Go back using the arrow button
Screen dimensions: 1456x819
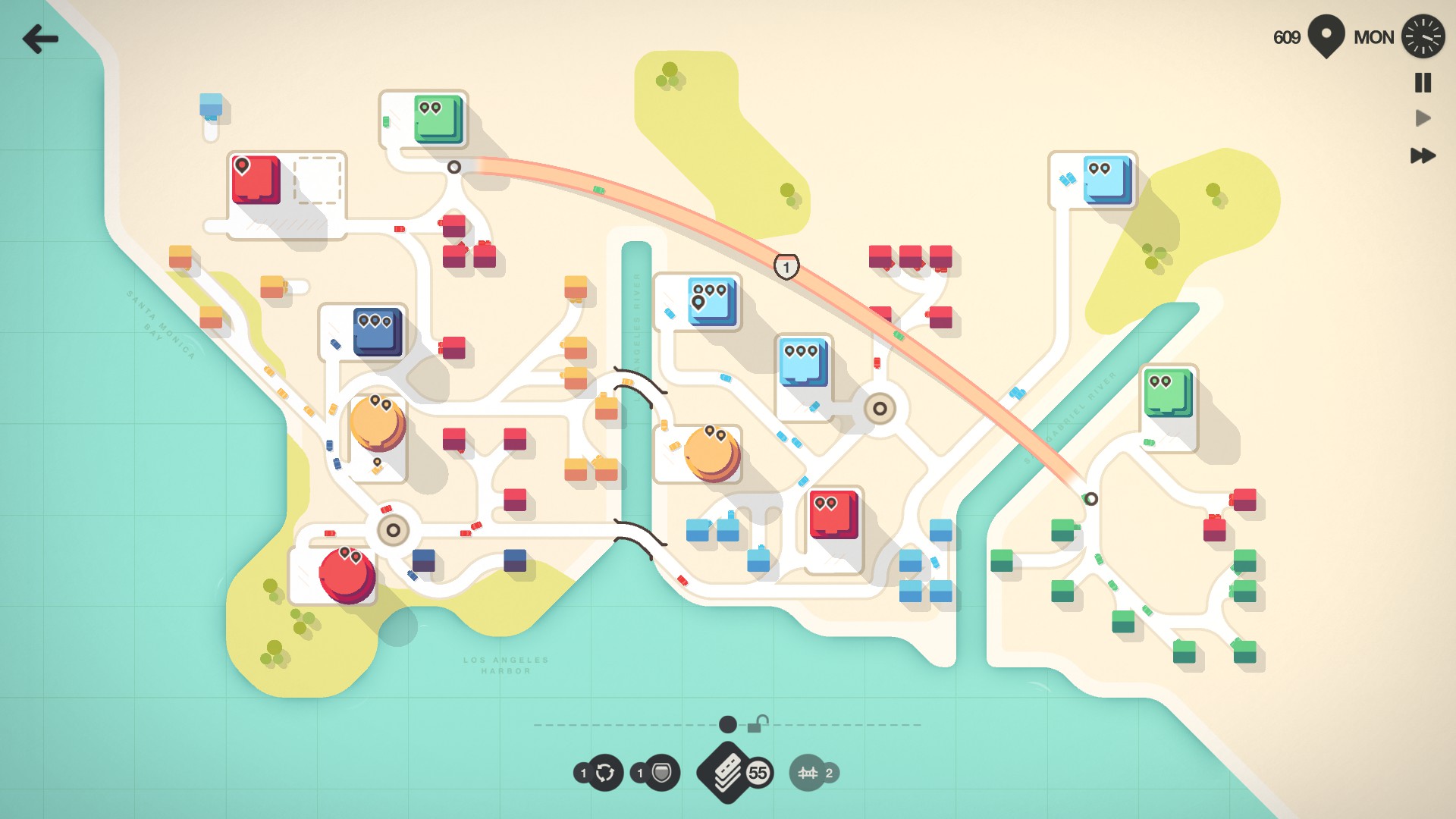coord(40,39)
